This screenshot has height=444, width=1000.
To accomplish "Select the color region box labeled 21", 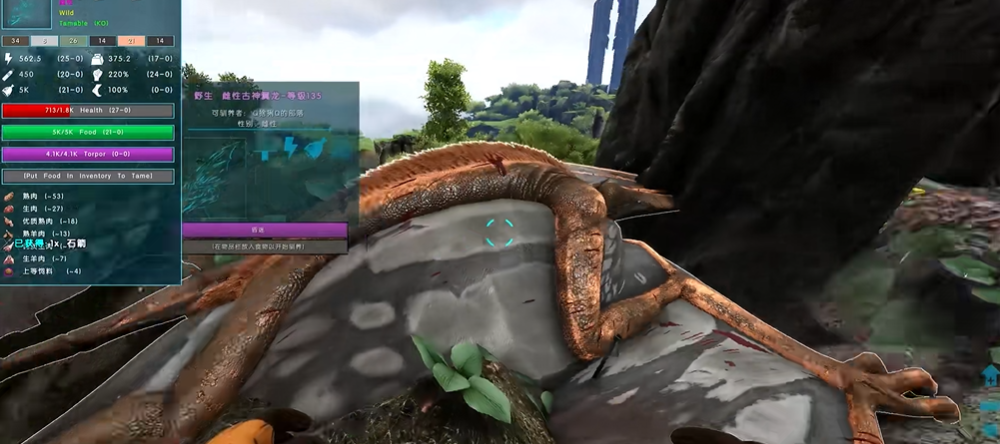I will (132, 41).
